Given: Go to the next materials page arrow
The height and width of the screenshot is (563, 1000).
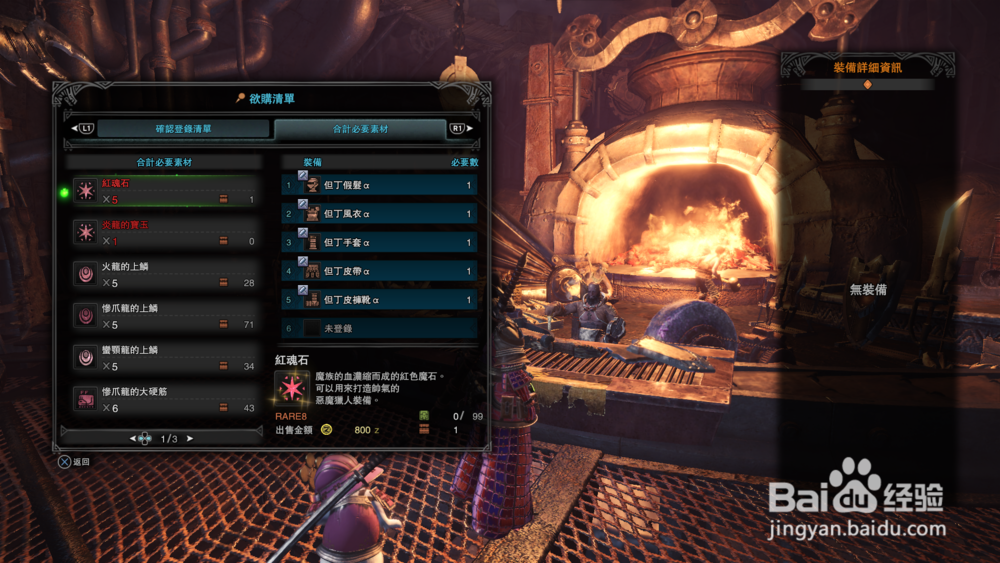Looking at the screenshot, I should click(x=191, y=438).
